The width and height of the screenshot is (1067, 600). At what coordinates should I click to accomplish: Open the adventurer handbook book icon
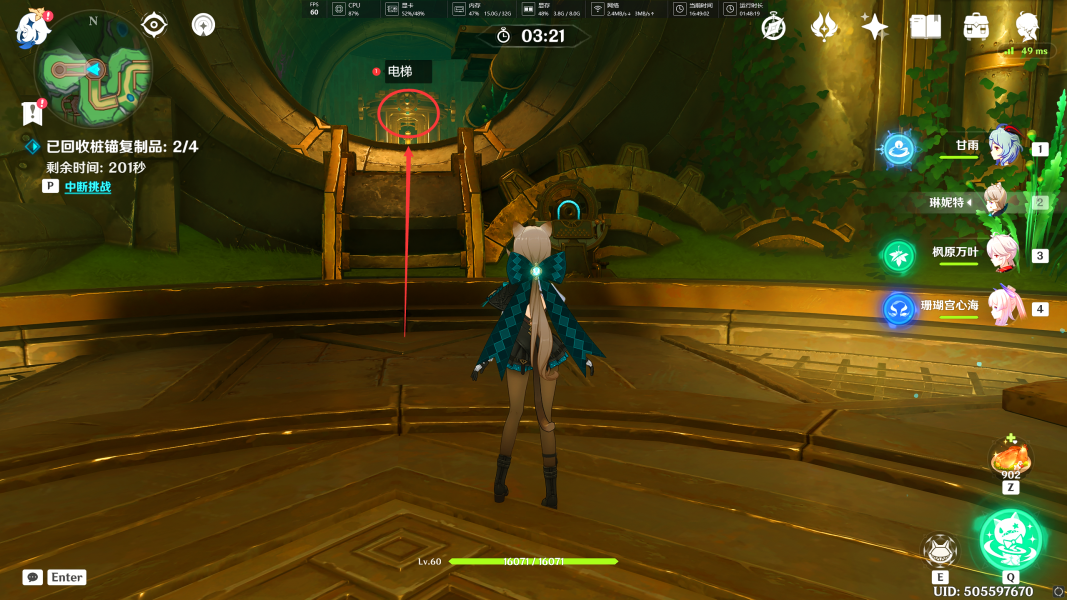(x=925, y=27)
